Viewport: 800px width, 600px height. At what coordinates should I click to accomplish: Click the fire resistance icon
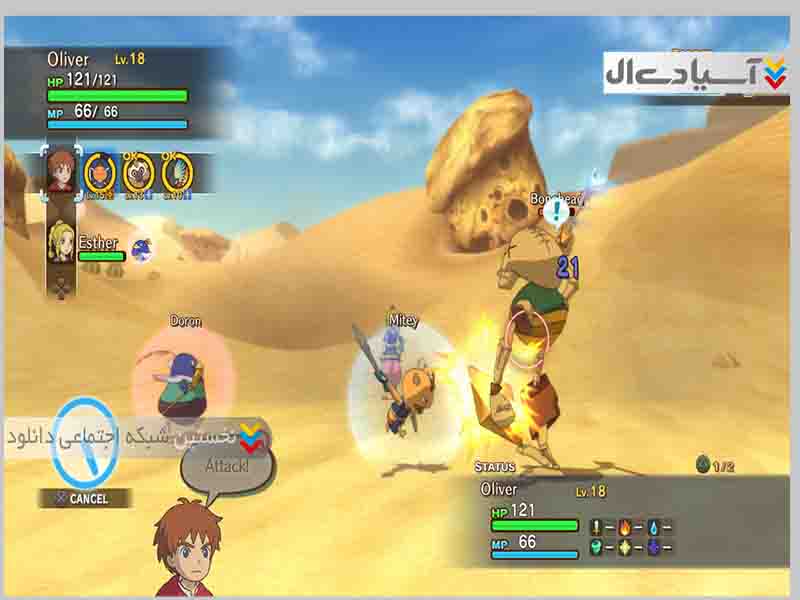tap(625, 526)
